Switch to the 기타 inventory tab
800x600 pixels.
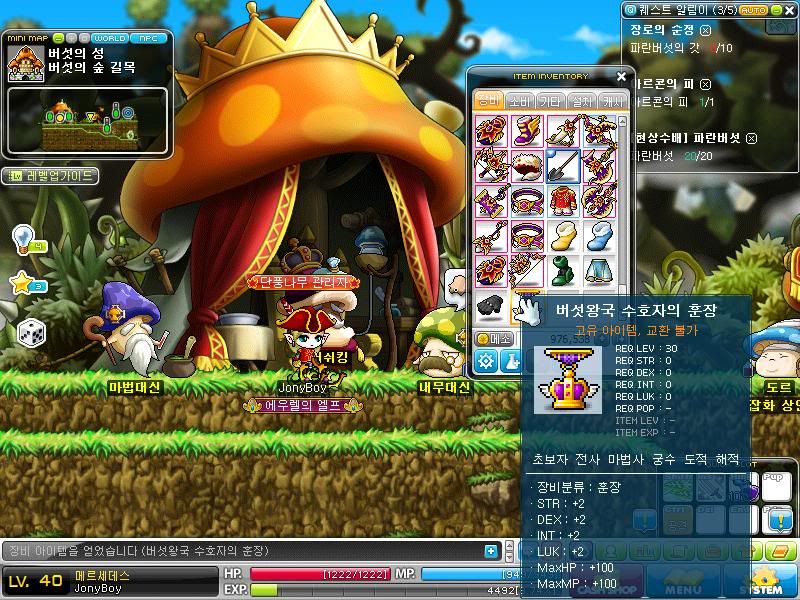(549, 101)
